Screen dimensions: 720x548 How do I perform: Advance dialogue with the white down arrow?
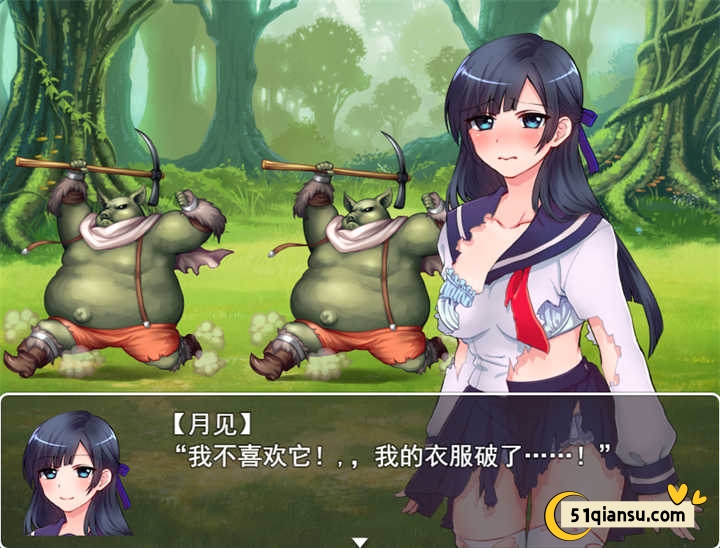(x=360, y=541)
